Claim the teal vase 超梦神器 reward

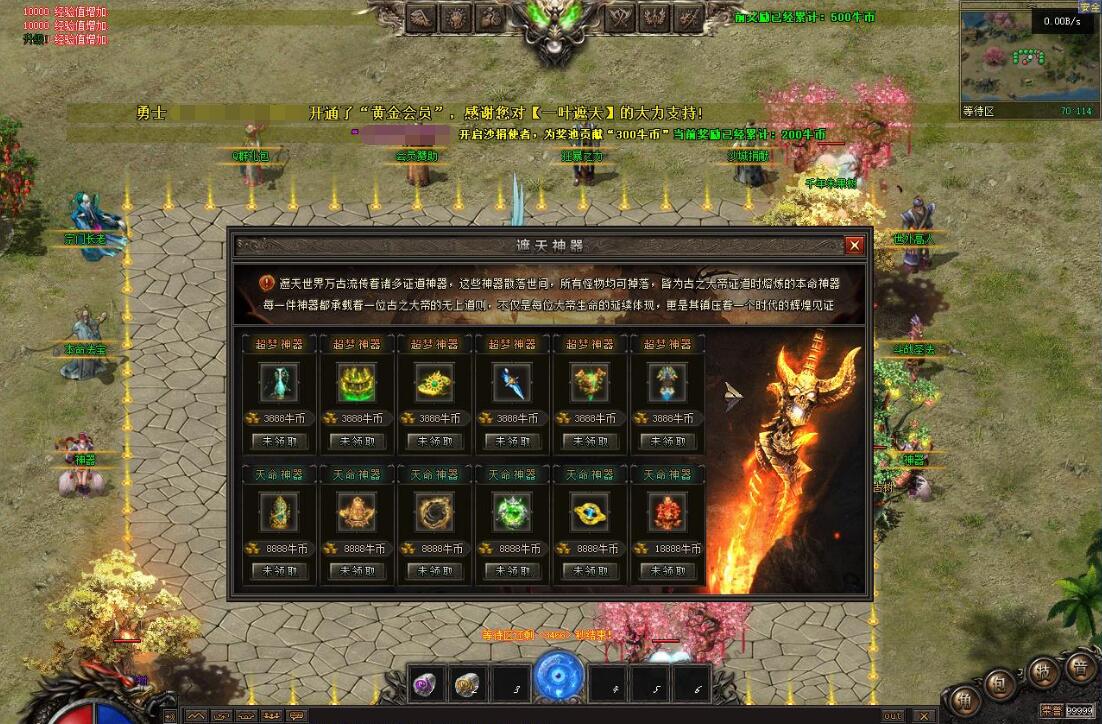pyautogui.click(x=279, y=441)
